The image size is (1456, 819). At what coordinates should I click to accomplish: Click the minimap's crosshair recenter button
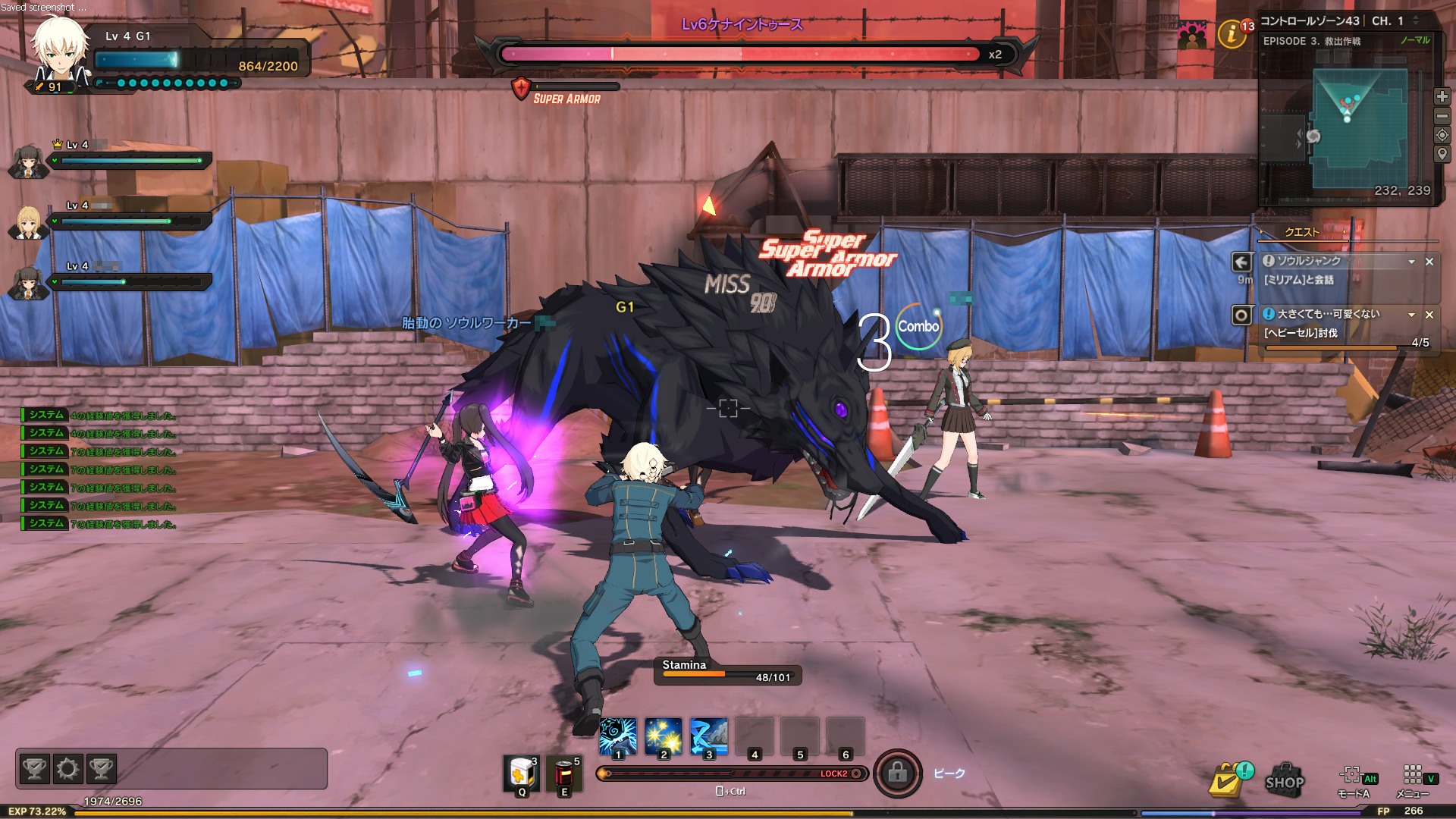(1442, 135)
